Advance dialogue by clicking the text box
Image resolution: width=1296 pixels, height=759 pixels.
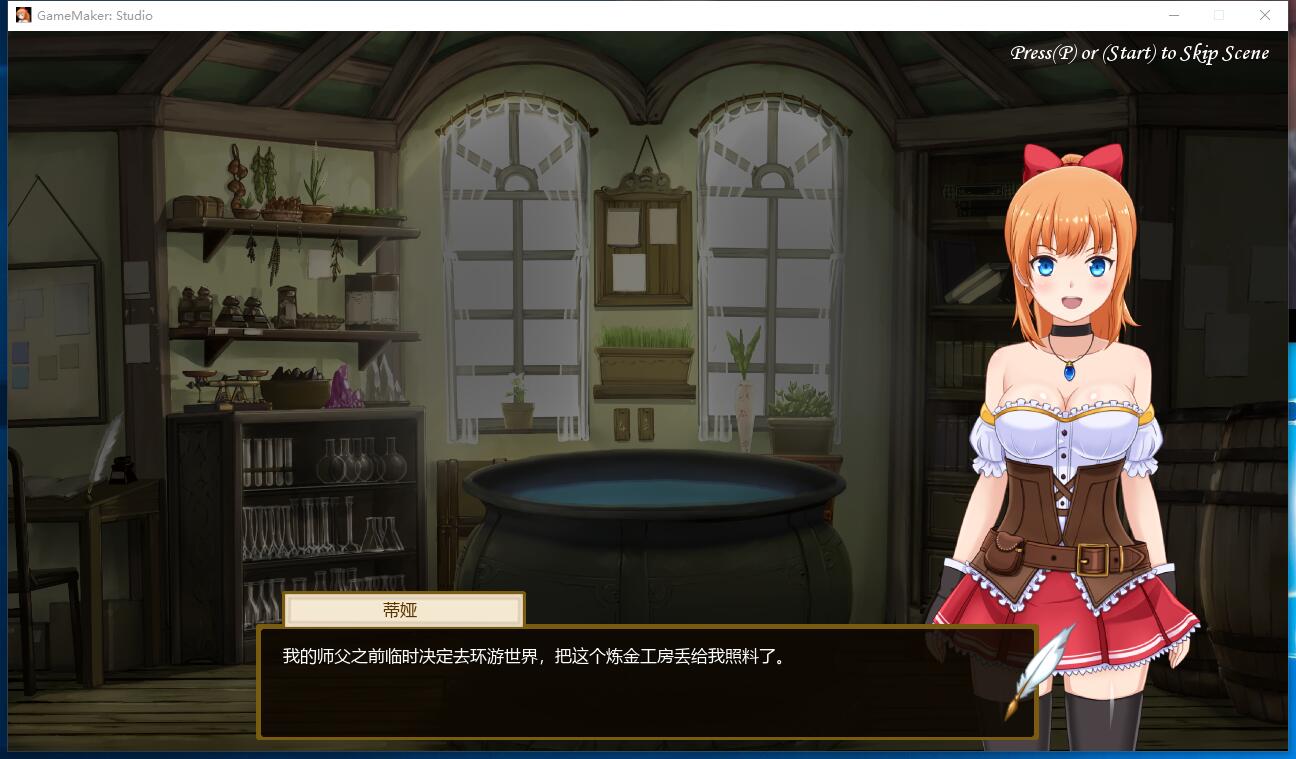coord(648,682)
